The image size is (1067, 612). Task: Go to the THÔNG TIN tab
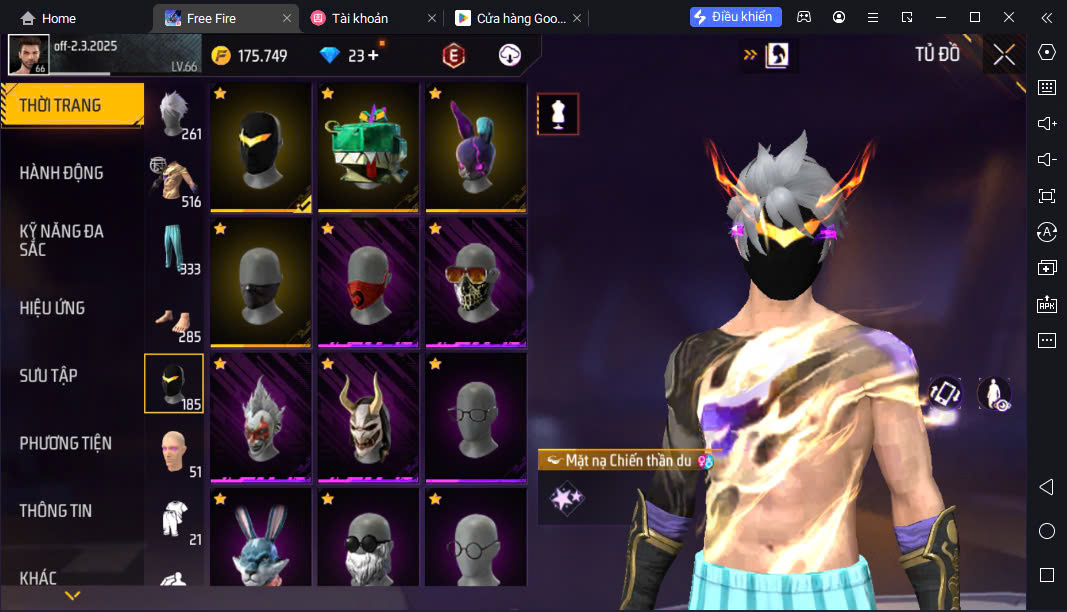click(56, 511)
